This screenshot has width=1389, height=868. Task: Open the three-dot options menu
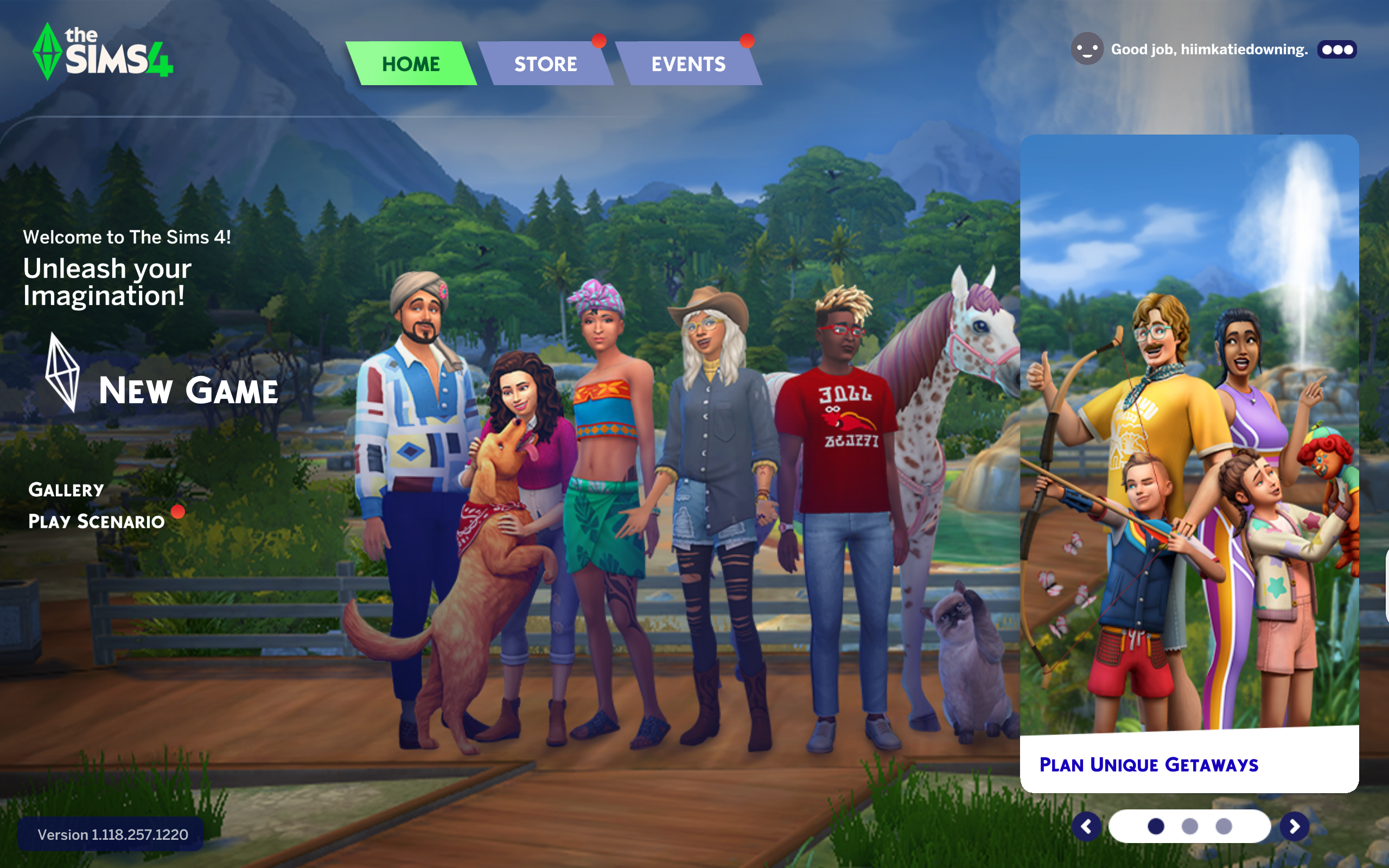1337,50
